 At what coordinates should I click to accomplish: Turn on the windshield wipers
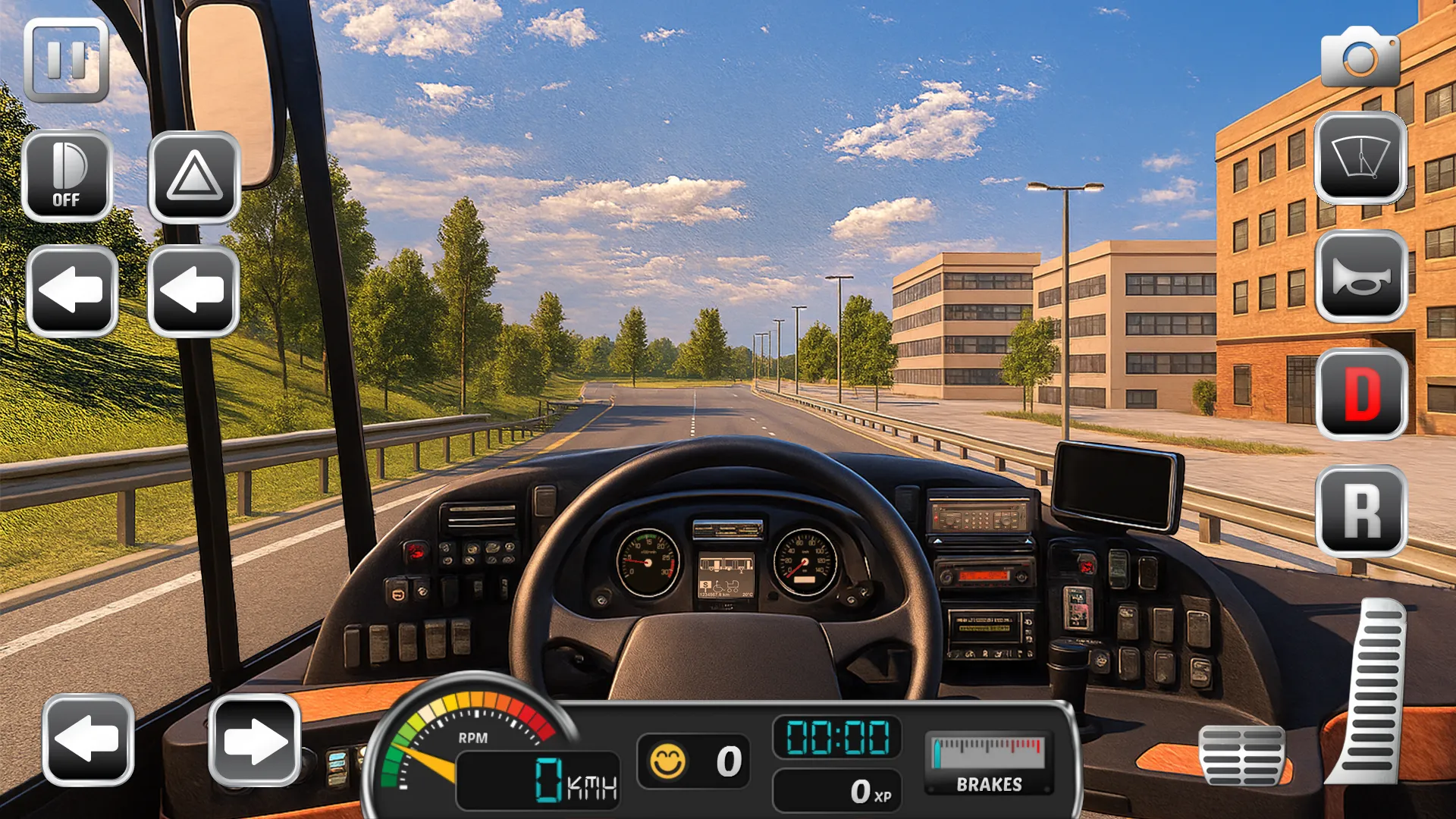tap(1360, 158)
